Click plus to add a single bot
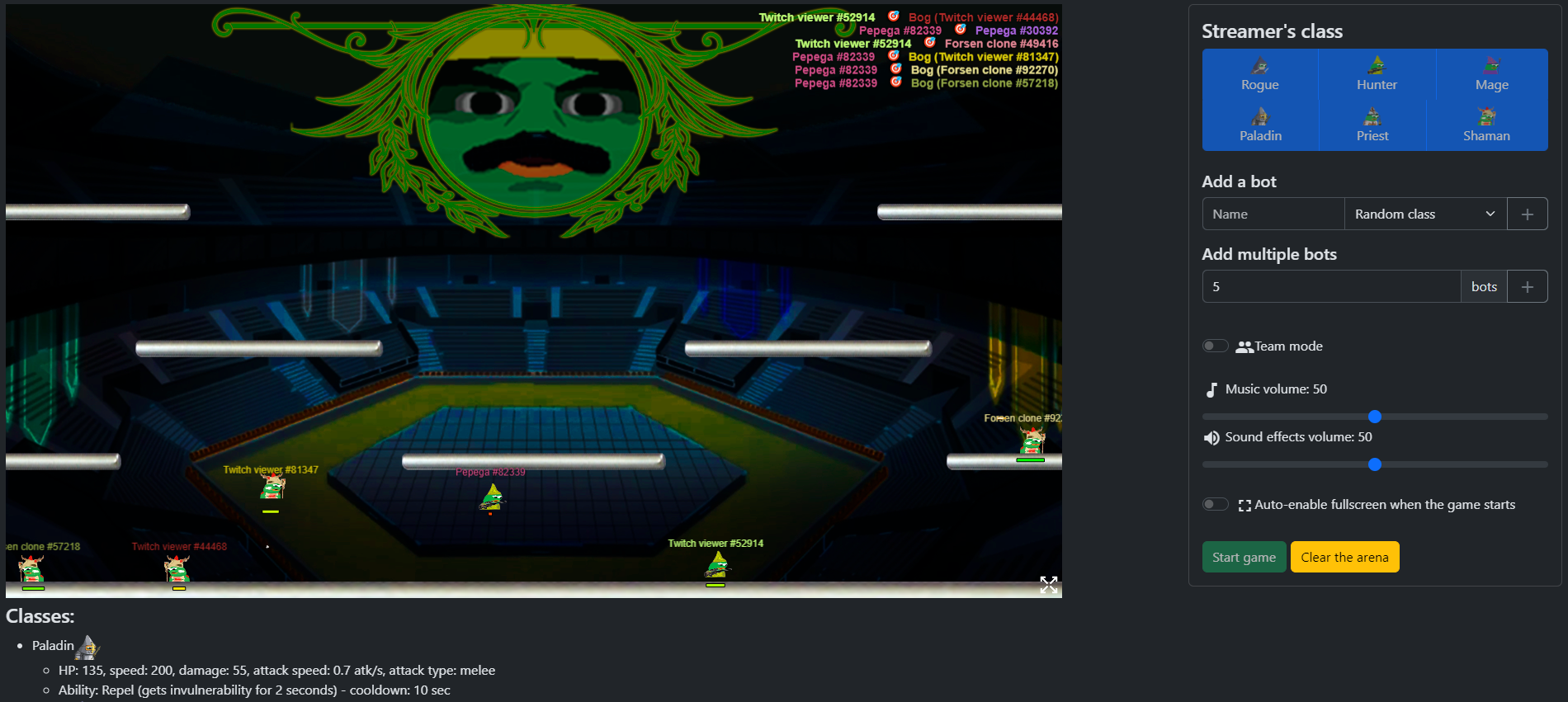Viewport: 1568px width, 702px height. click(1528, 213)
